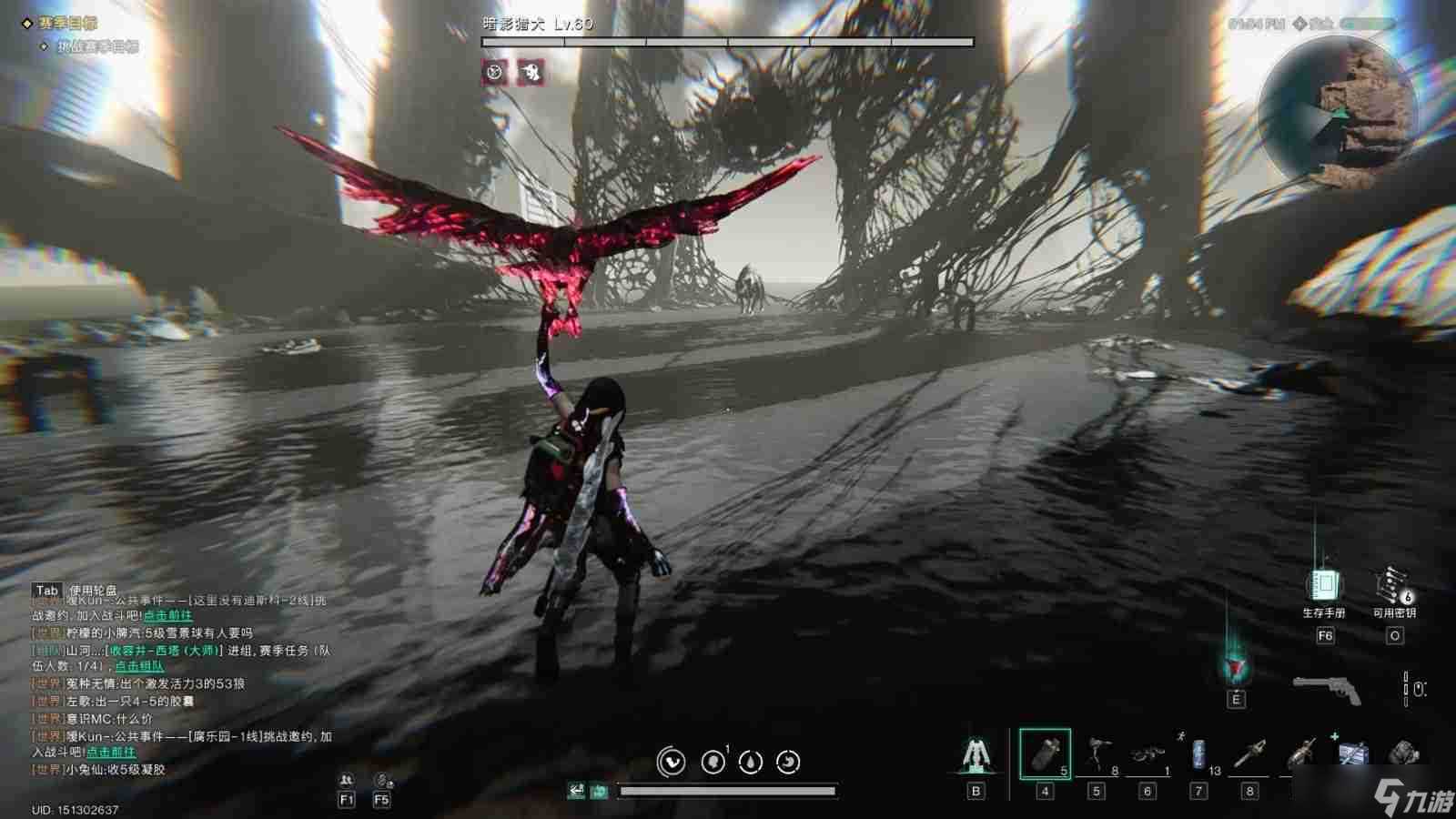Follow the 点击前往 link for 腐乐园

(111, 753)
